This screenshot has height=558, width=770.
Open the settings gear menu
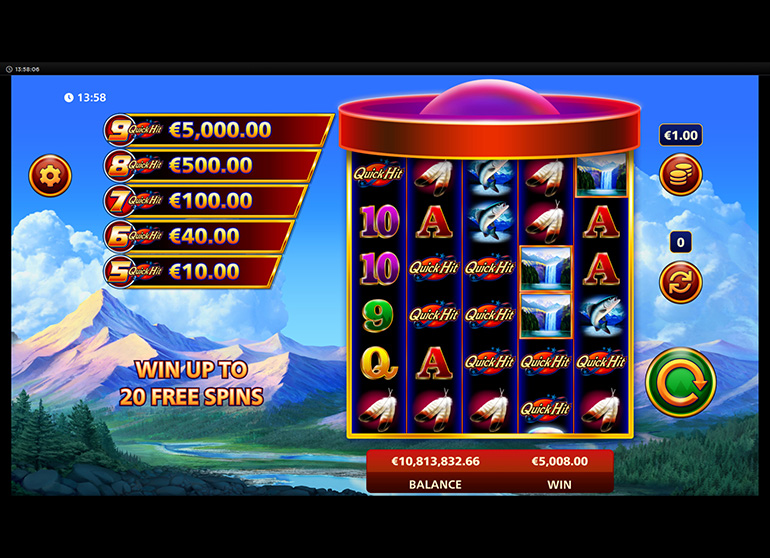click(50, 177)
